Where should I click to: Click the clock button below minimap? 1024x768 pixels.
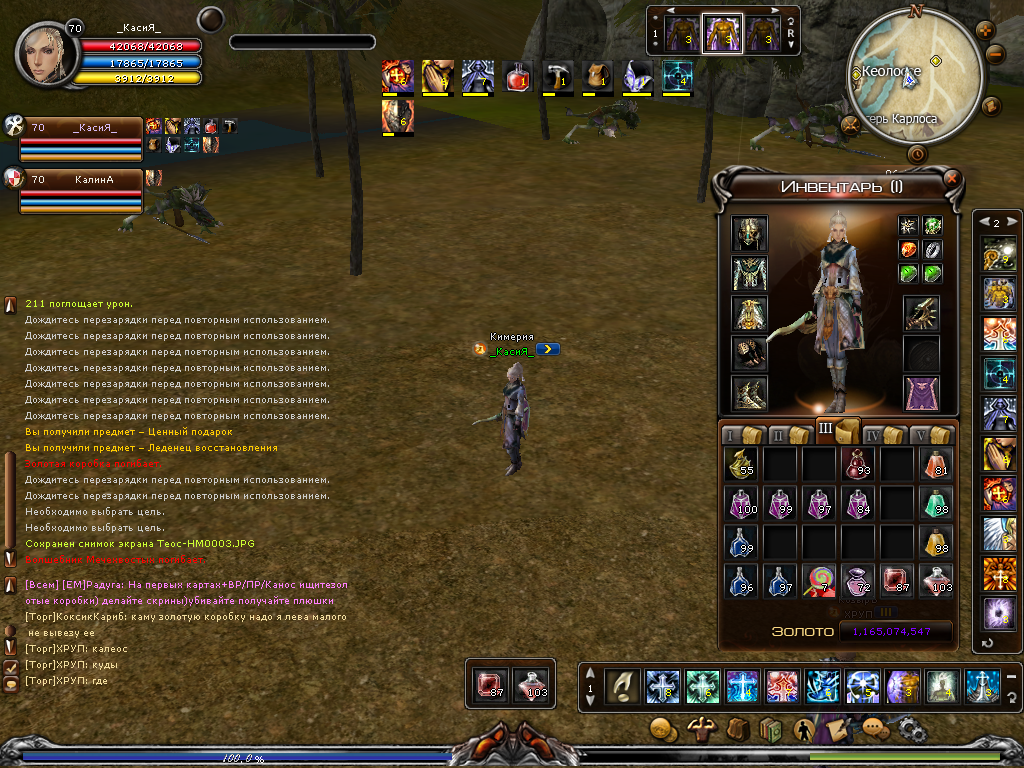tap(916, 154)
